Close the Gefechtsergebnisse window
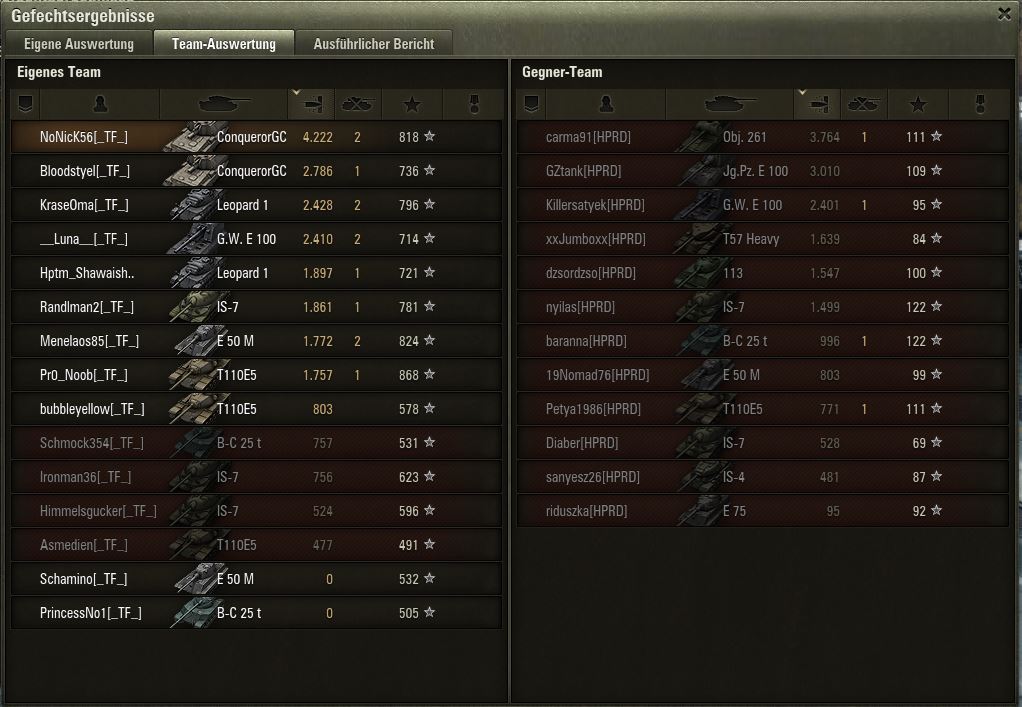The height and width of the screenshot is (707, 1022). [1004, 13]
